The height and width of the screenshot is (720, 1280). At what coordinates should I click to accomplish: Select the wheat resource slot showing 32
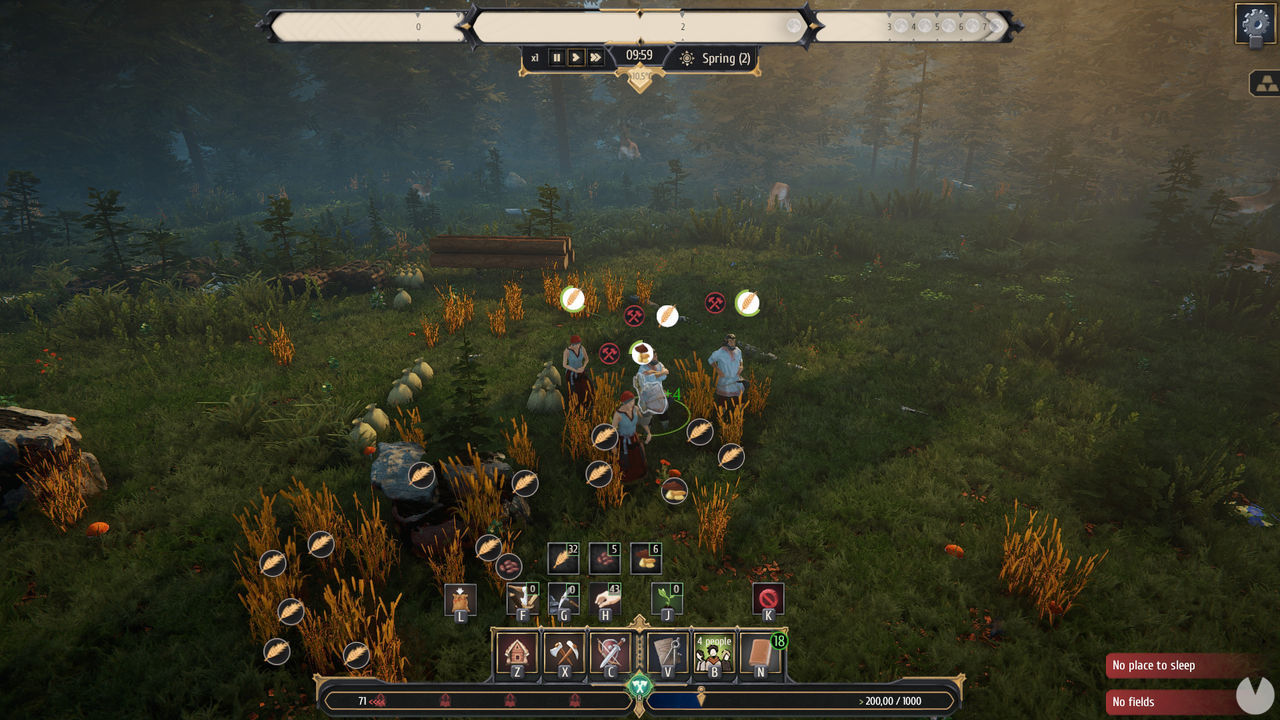[x=563, y=558]
